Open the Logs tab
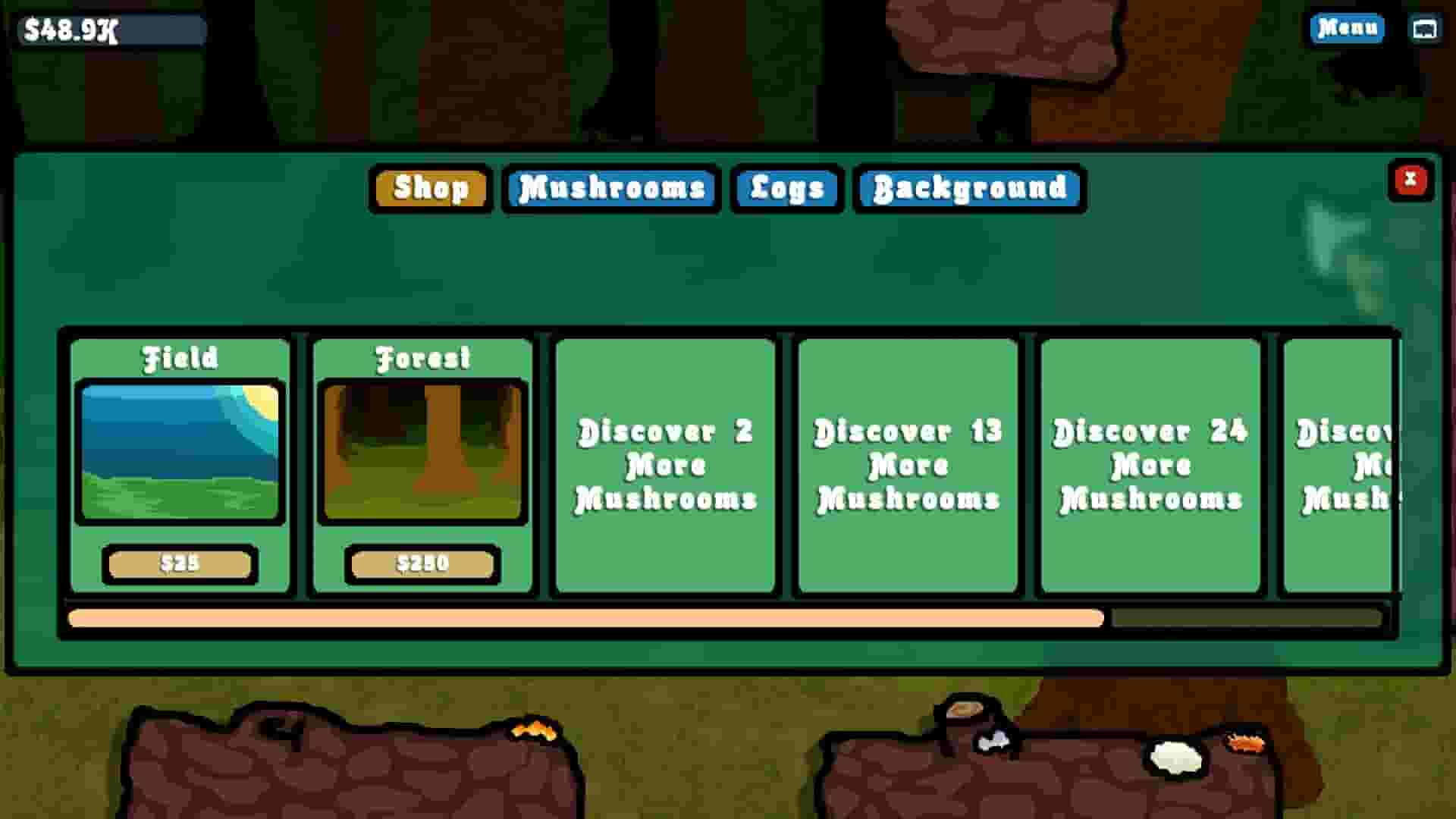 point(786,189)
